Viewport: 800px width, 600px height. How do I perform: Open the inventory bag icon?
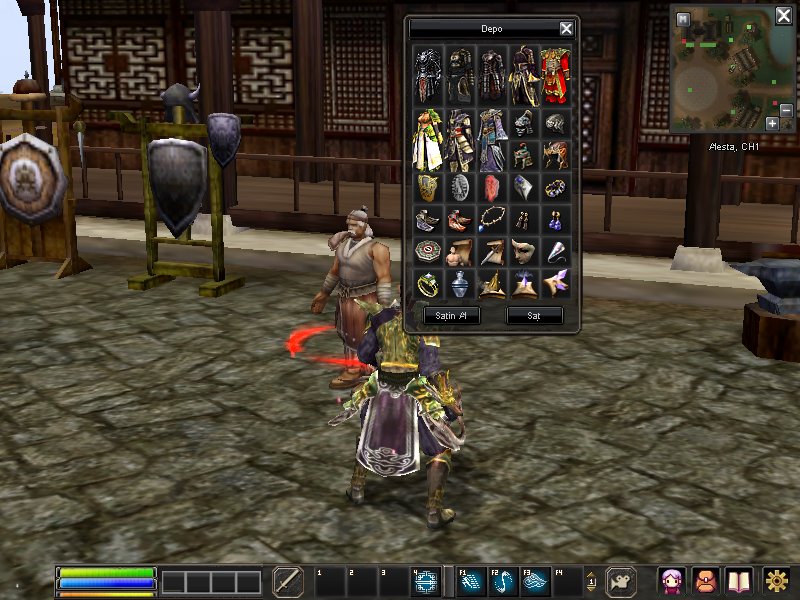704,581
